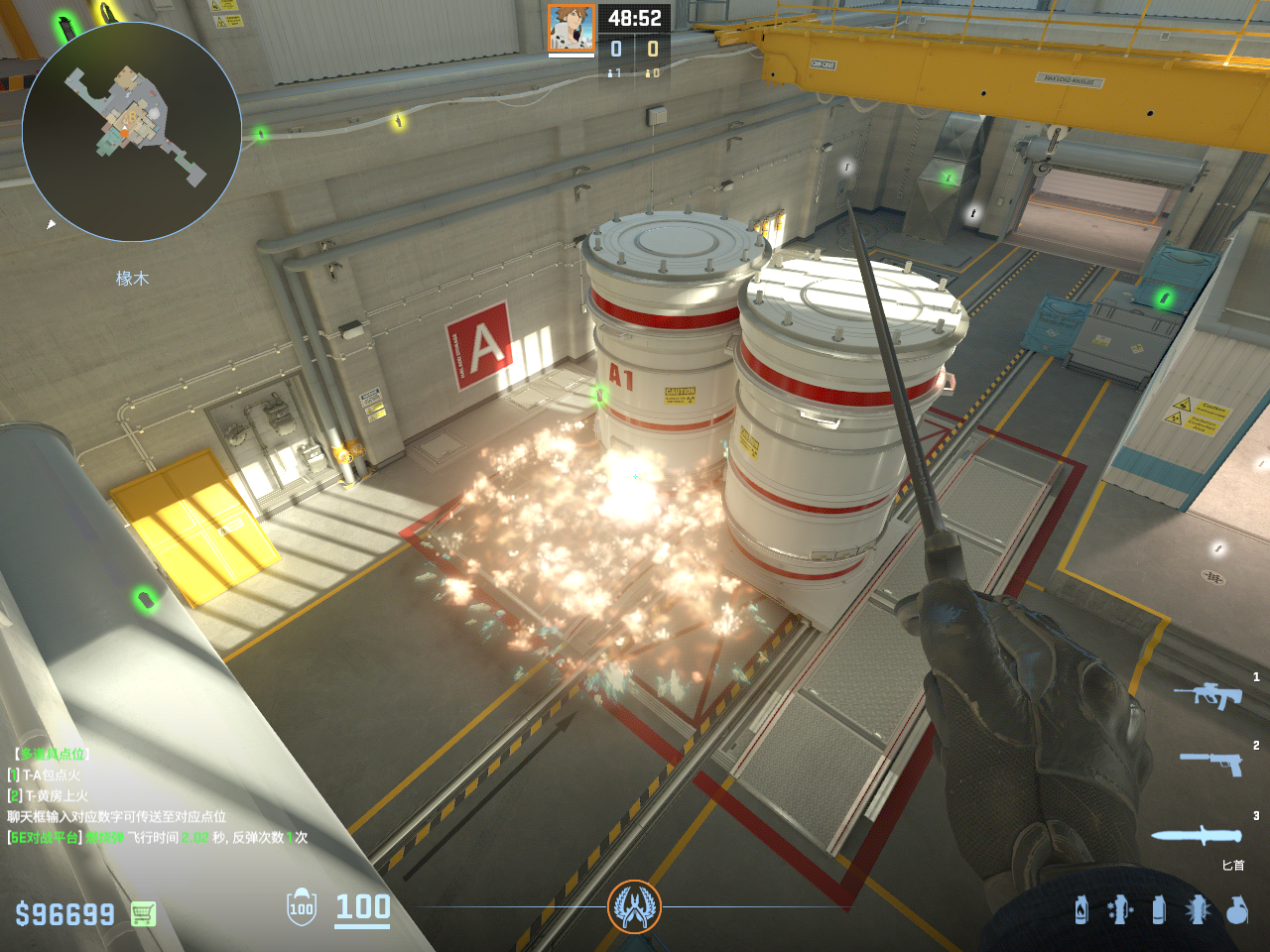Click the circular radar minimap
This screenshot has width=1270, height=952.
click(132, 132)
